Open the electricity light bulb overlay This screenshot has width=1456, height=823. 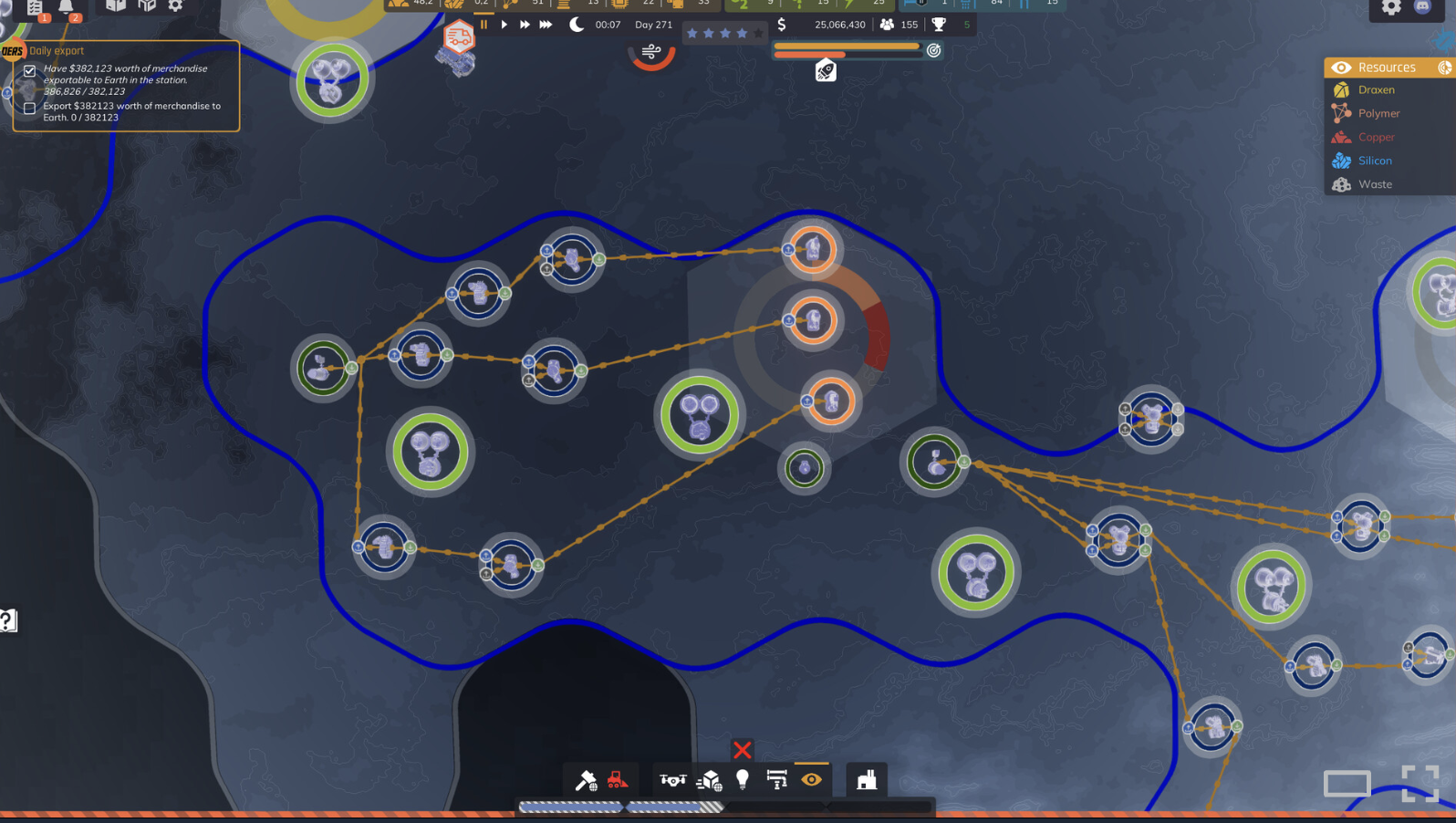pos(742,780)
